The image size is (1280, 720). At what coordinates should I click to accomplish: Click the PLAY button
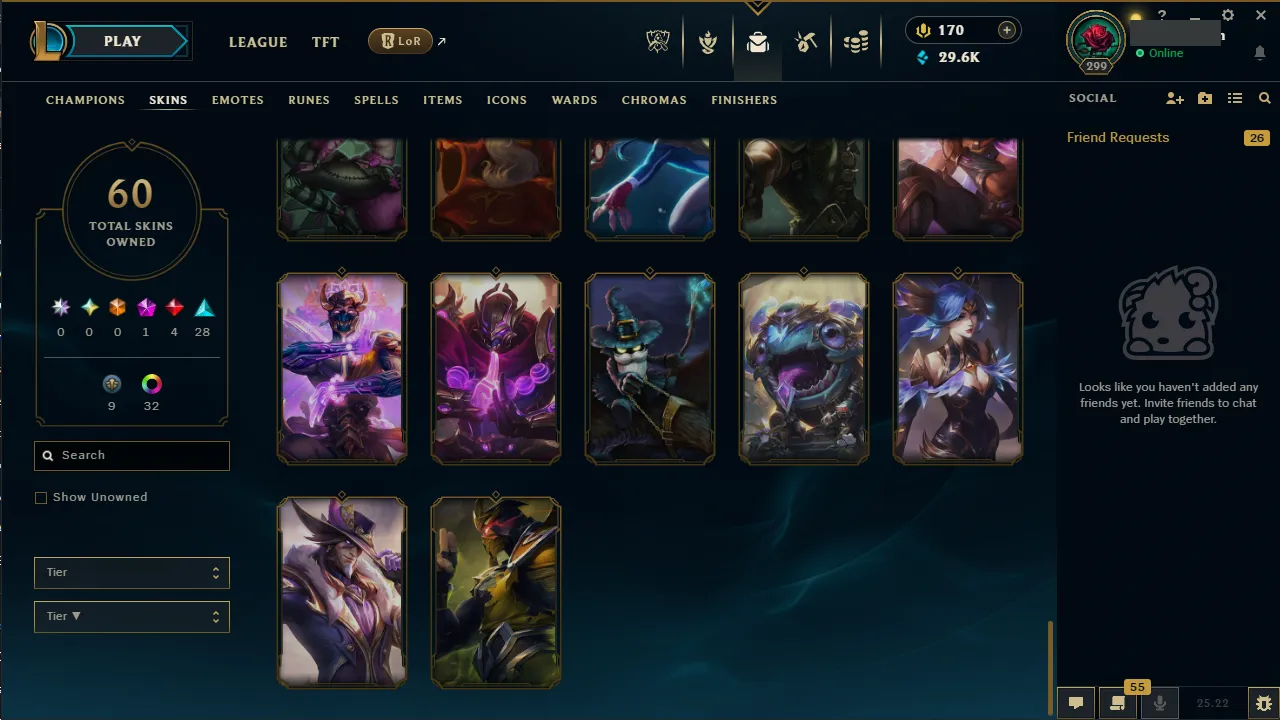click(122, 41)
